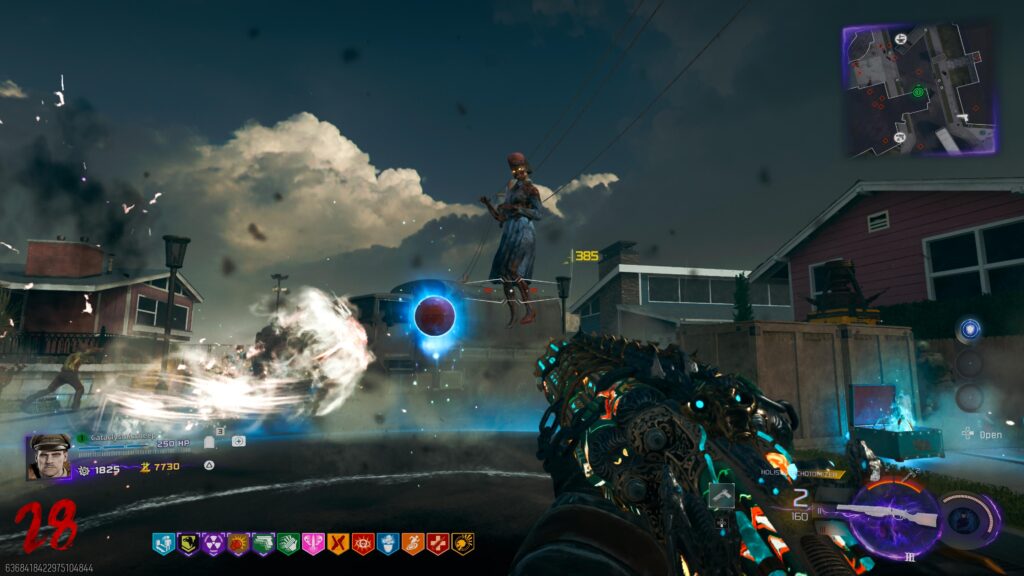The image size is (1024, 576).
Task: Click the green hands perk icon
Action: point(288,543)
